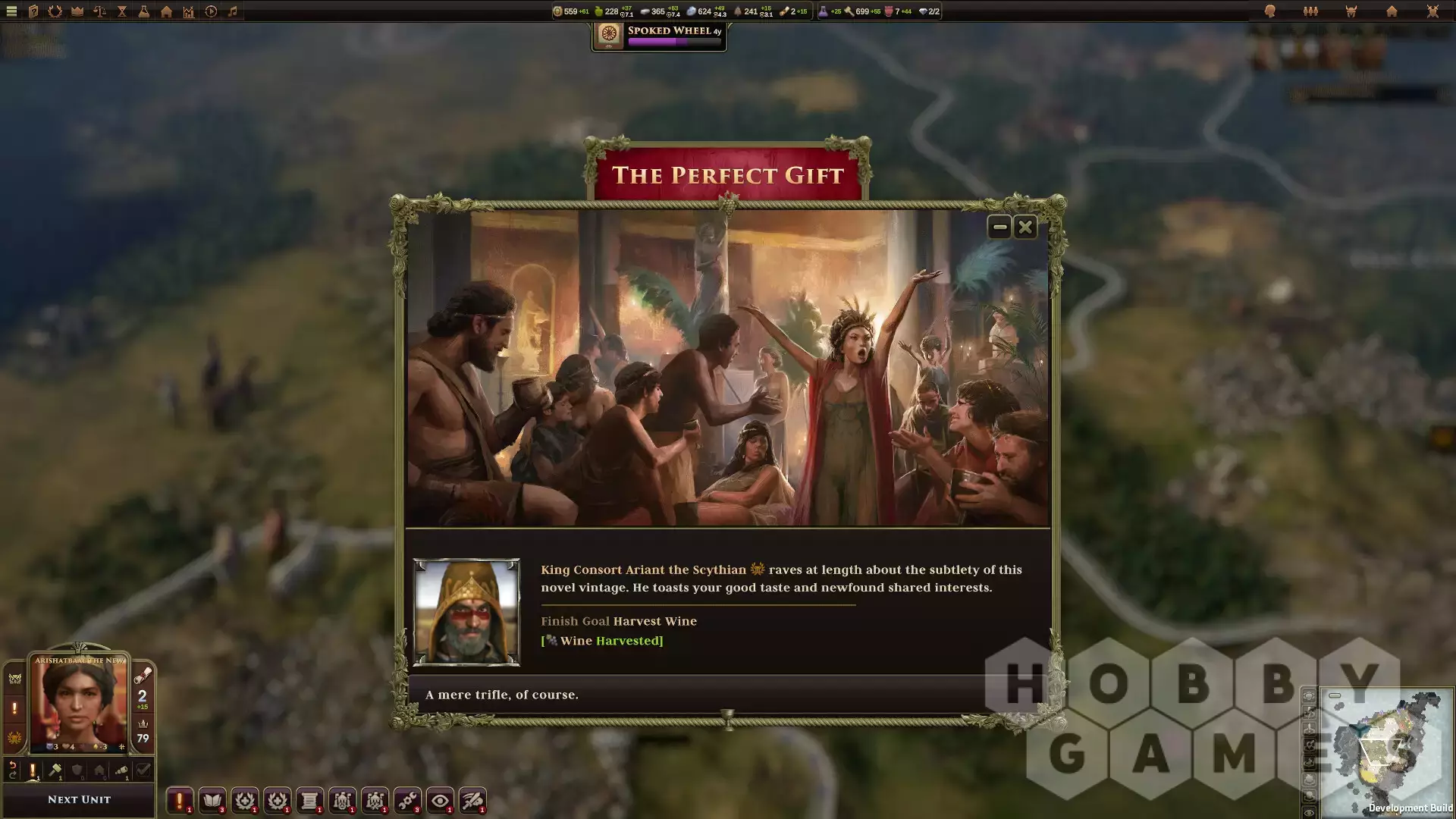
Task: Open the horned helmet tab
Action: (x=1351, y=11)
